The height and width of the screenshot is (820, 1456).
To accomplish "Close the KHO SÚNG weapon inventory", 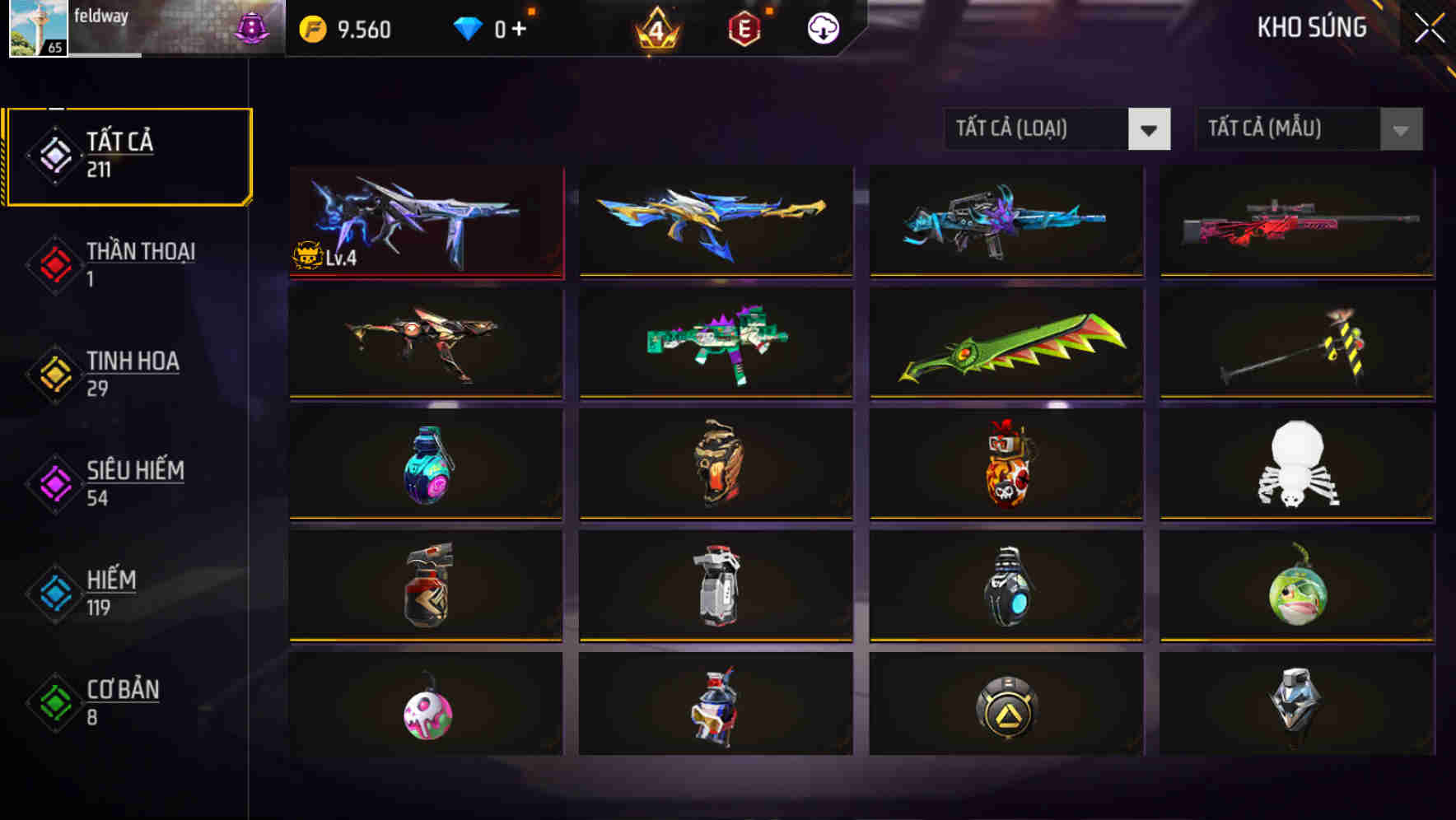I will (1430, 27).
